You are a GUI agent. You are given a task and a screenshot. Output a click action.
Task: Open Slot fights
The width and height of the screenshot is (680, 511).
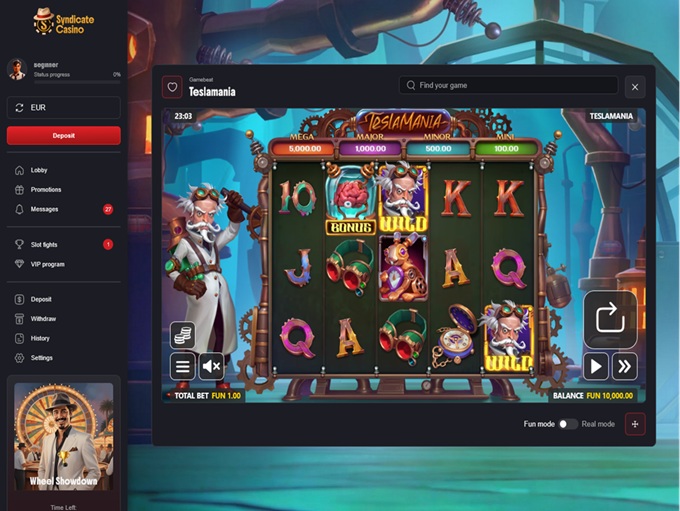coord(46,244)
